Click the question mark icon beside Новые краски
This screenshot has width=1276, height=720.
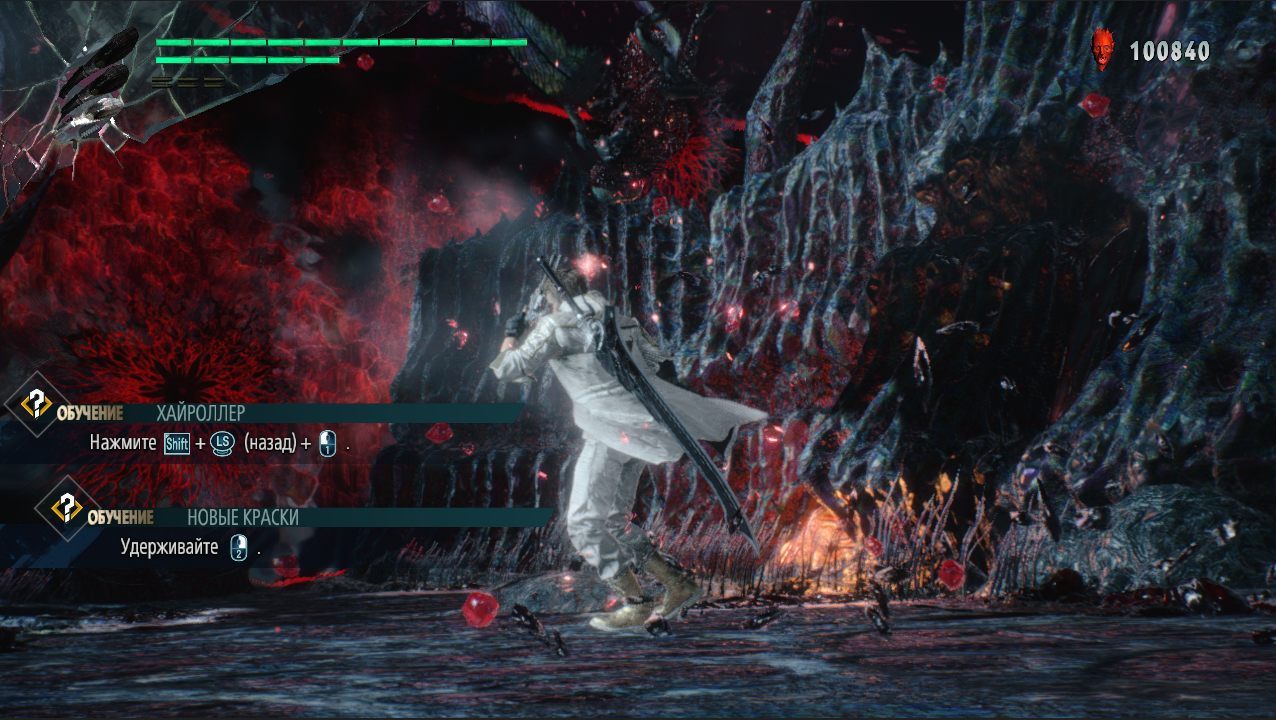[67, 508]
